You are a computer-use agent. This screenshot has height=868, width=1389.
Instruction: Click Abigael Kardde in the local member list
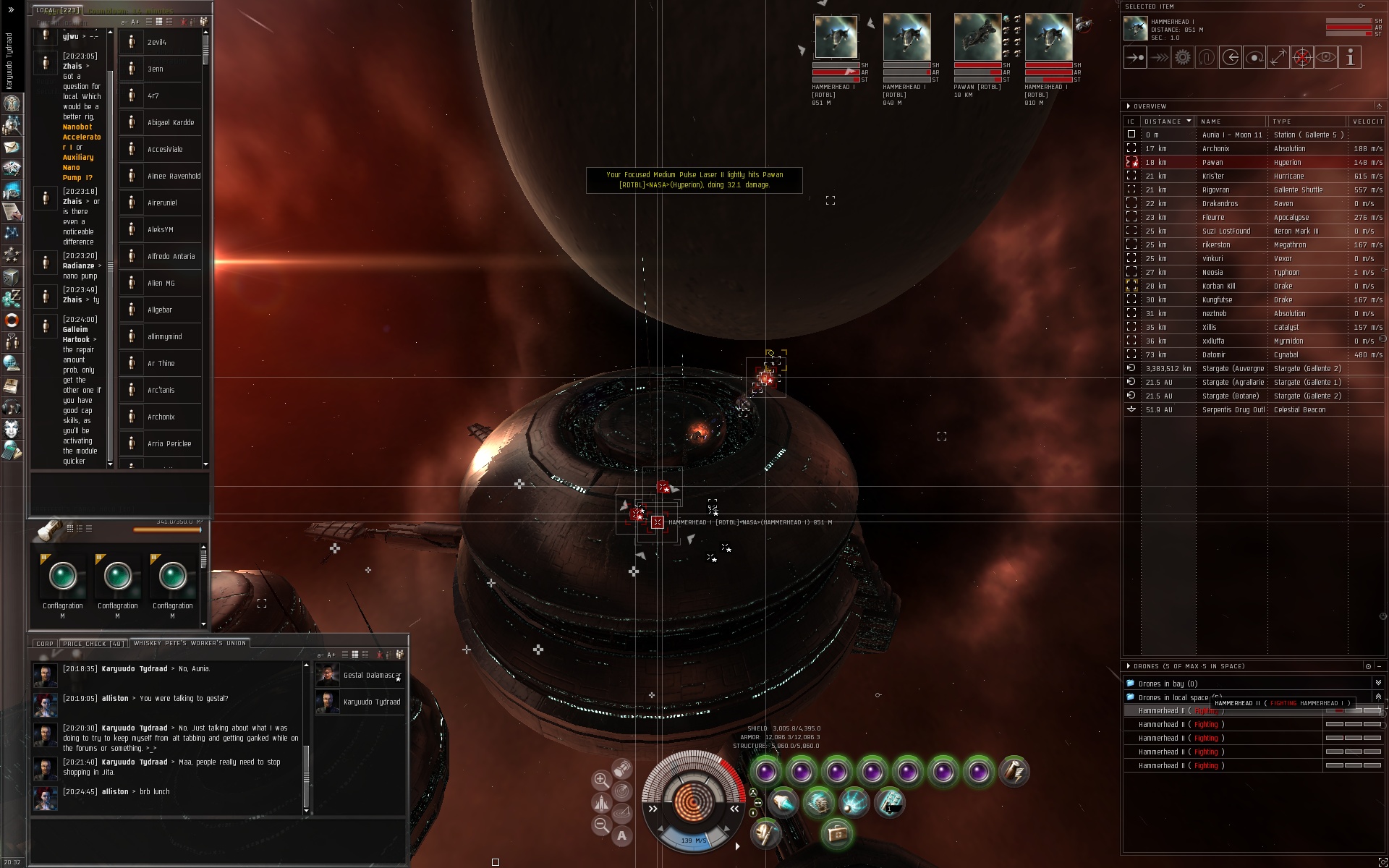coord(171,123)
